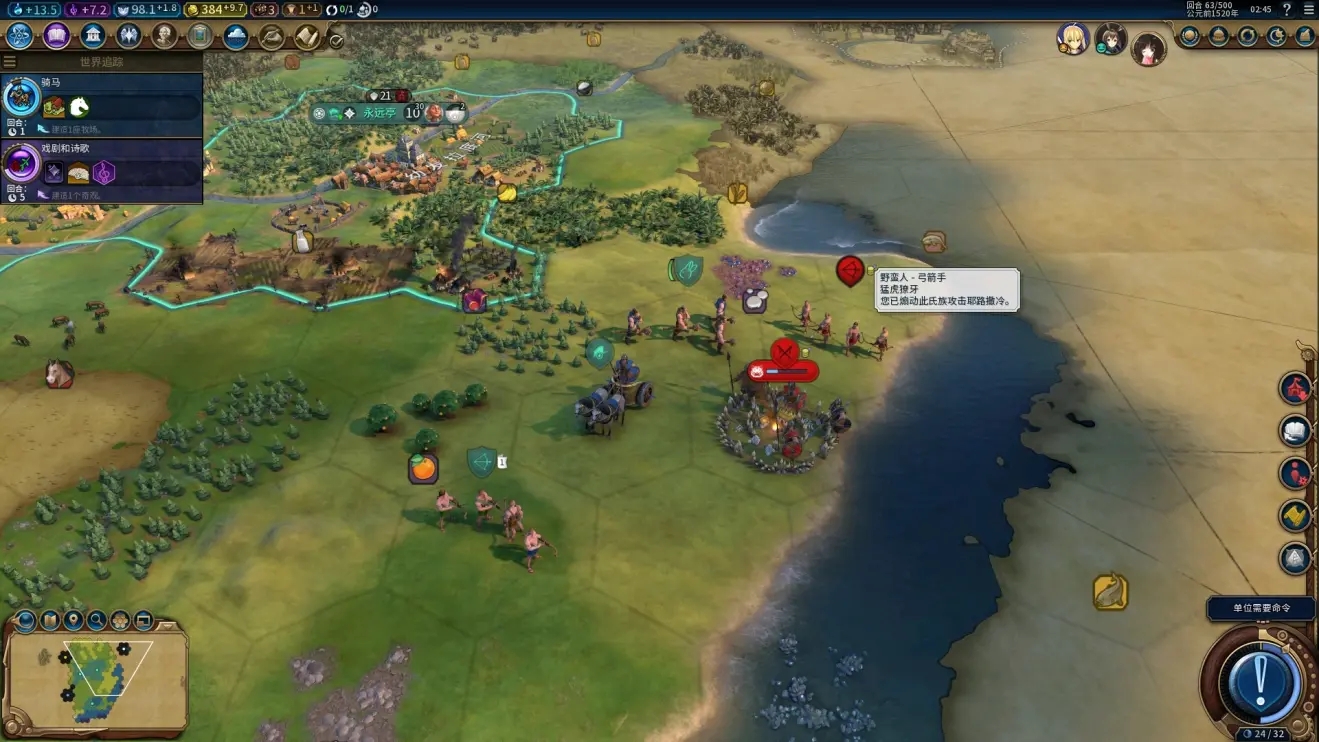Select the blonde leader portrait
Screen dimensions: 1319x742
pos(1073,39)
